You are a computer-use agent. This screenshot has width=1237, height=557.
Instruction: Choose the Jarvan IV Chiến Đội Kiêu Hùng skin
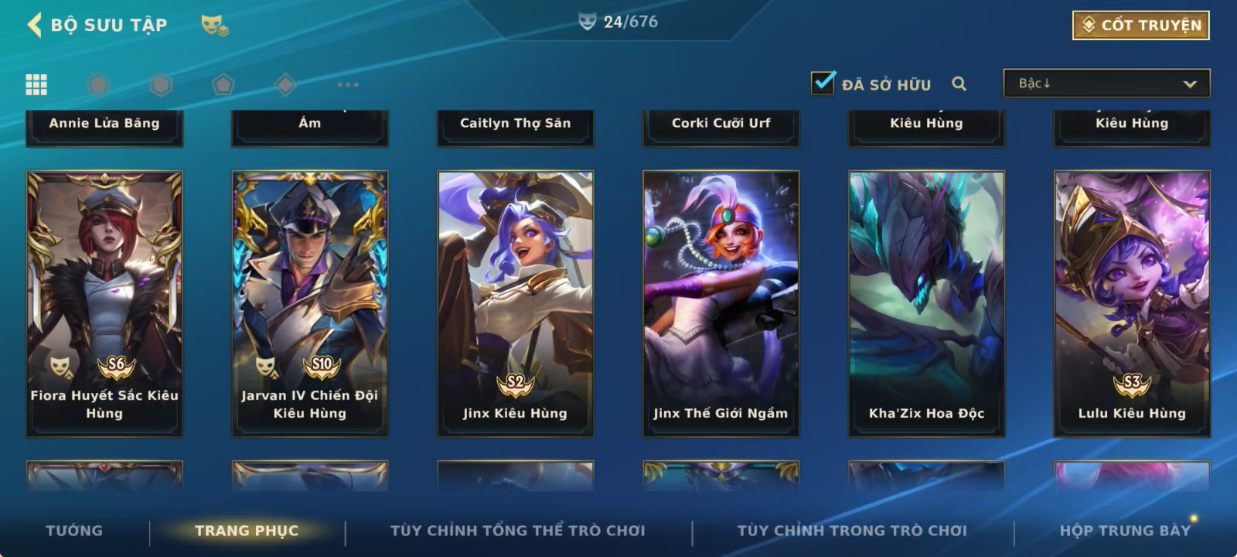pyautogui.click(x=310, y=303)
